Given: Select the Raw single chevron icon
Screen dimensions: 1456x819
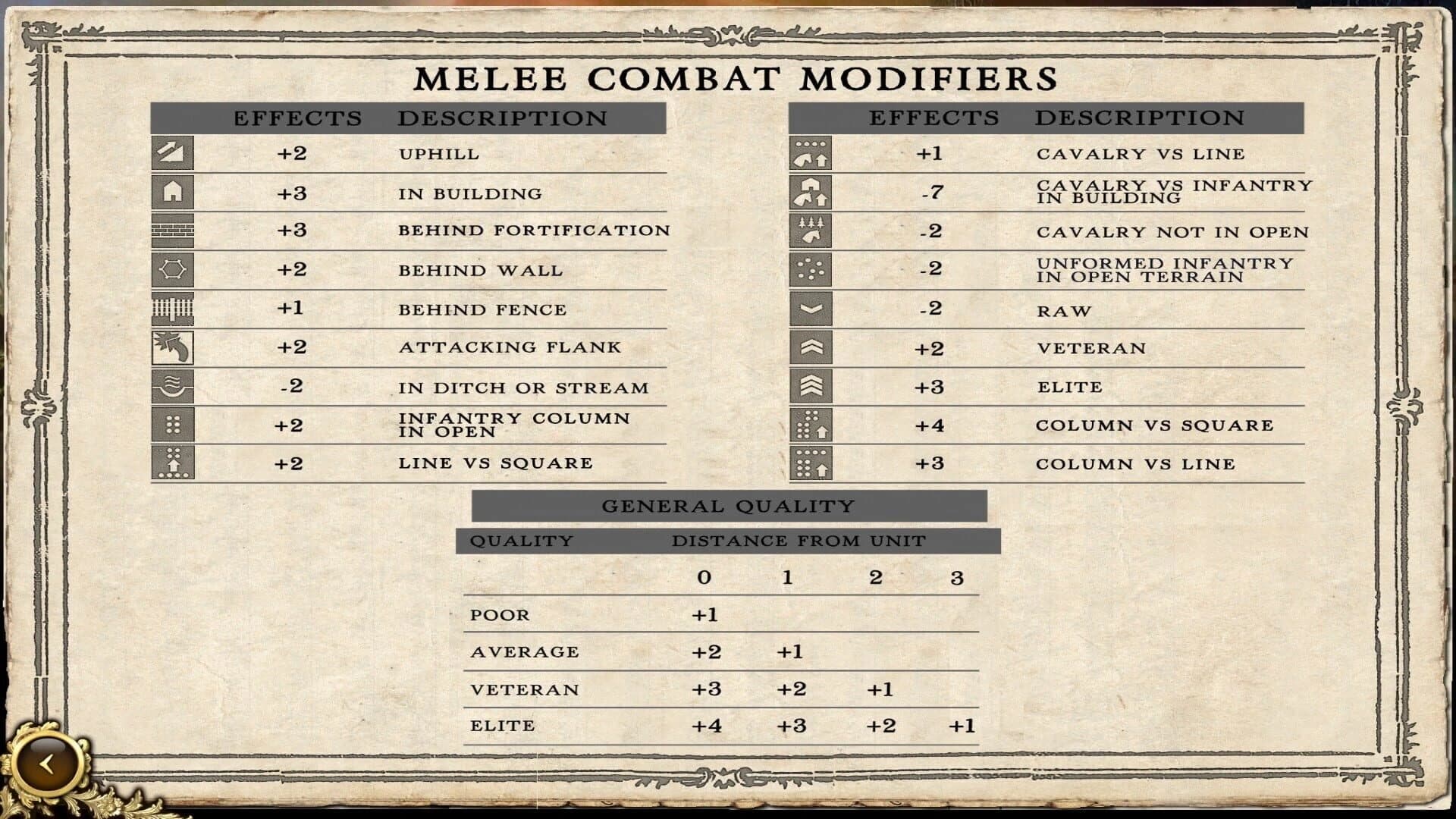Looking at the screenshot, I should 810,309.
